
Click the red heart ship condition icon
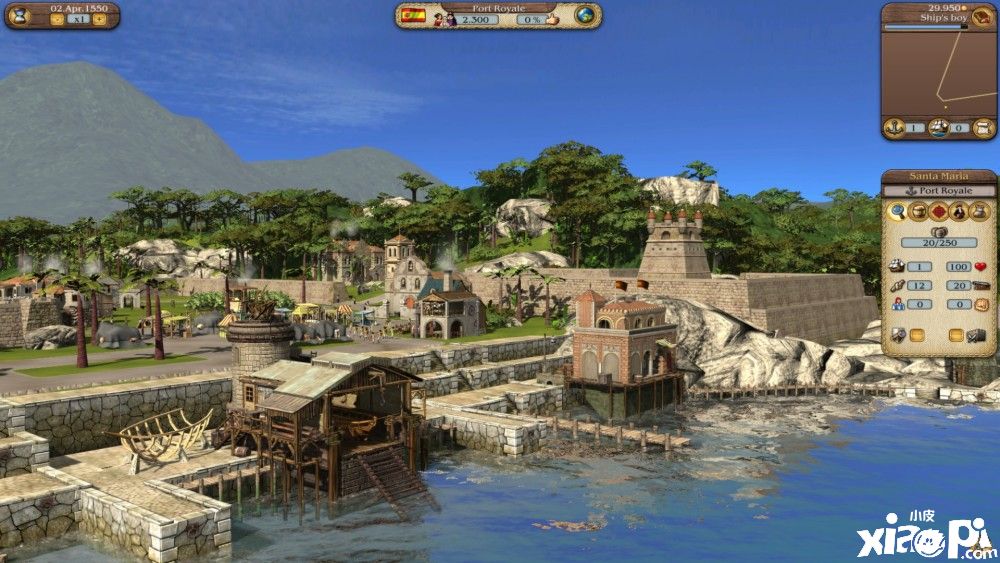(x=980, y=267)
